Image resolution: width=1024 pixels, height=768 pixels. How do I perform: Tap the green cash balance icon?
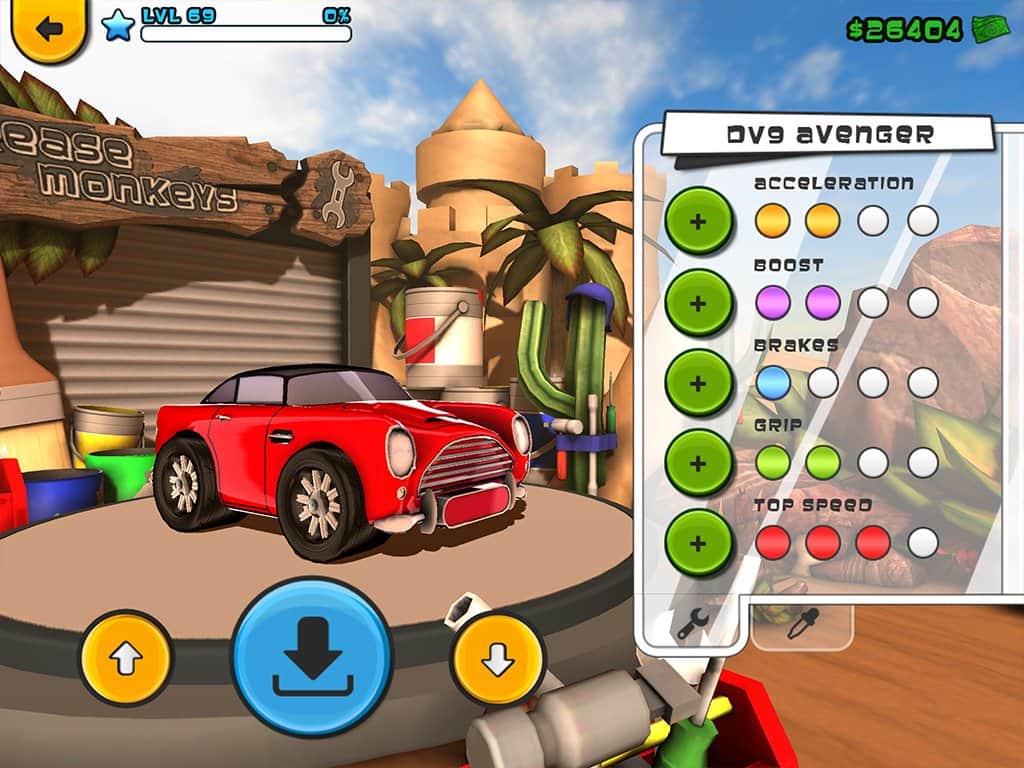991,29
